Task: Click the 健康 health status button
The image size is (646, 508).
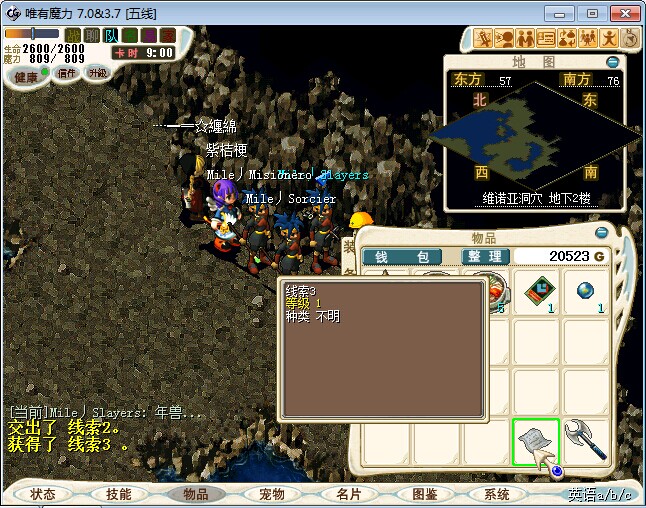Action: point(27,77)
